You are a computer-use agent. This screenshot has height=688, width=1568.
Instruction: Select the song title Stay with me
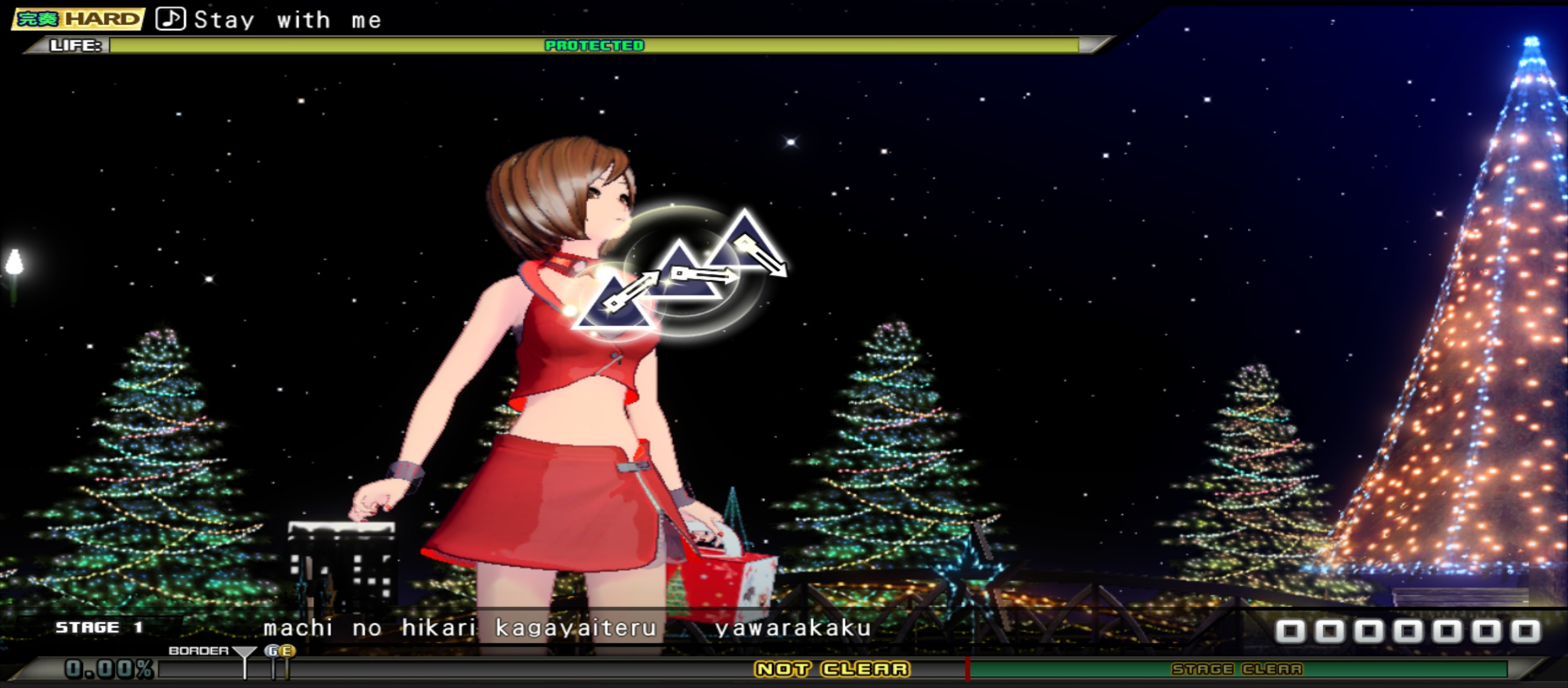(287, 19)
